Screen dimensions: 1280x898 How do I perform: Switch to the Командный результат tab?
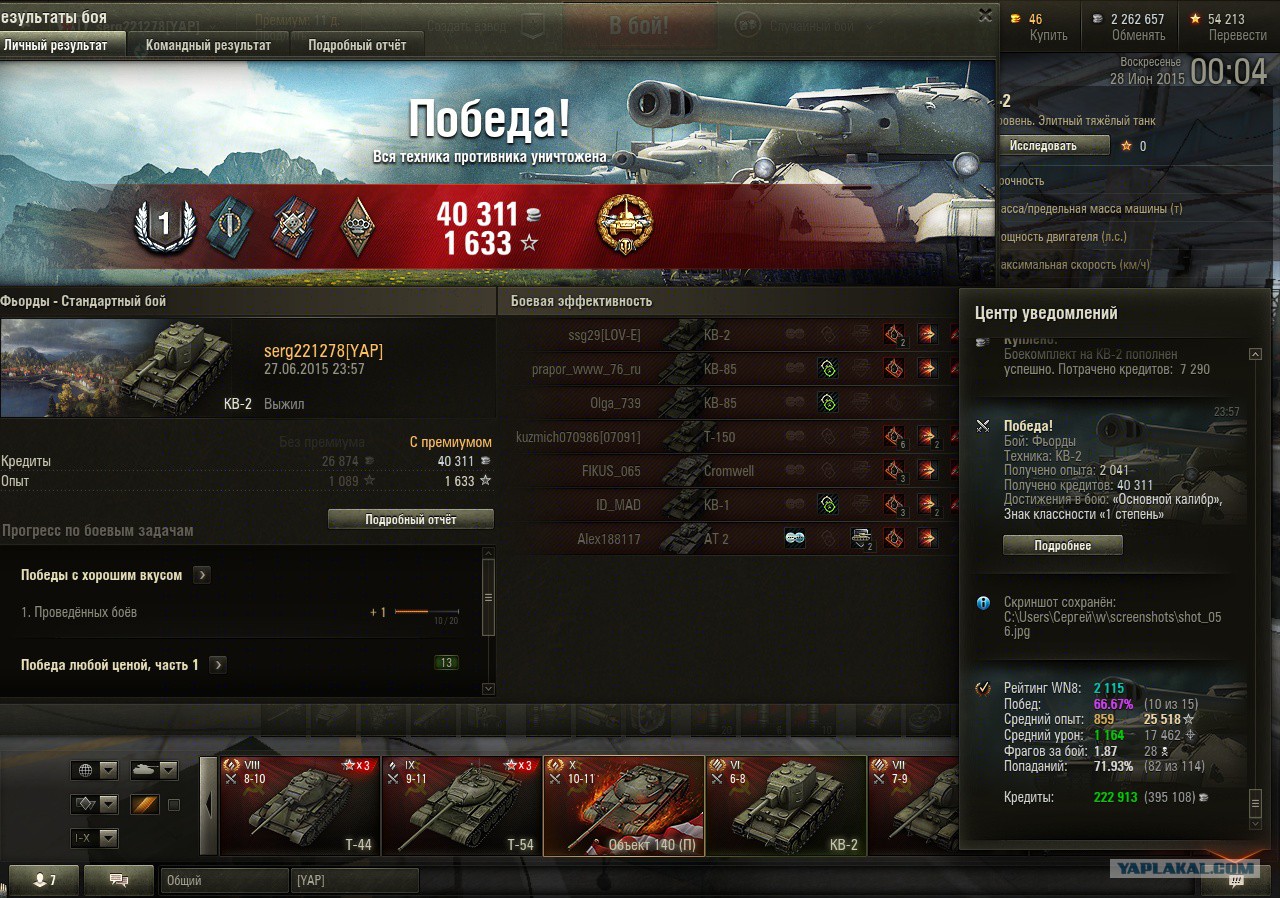tap(208, 45)
